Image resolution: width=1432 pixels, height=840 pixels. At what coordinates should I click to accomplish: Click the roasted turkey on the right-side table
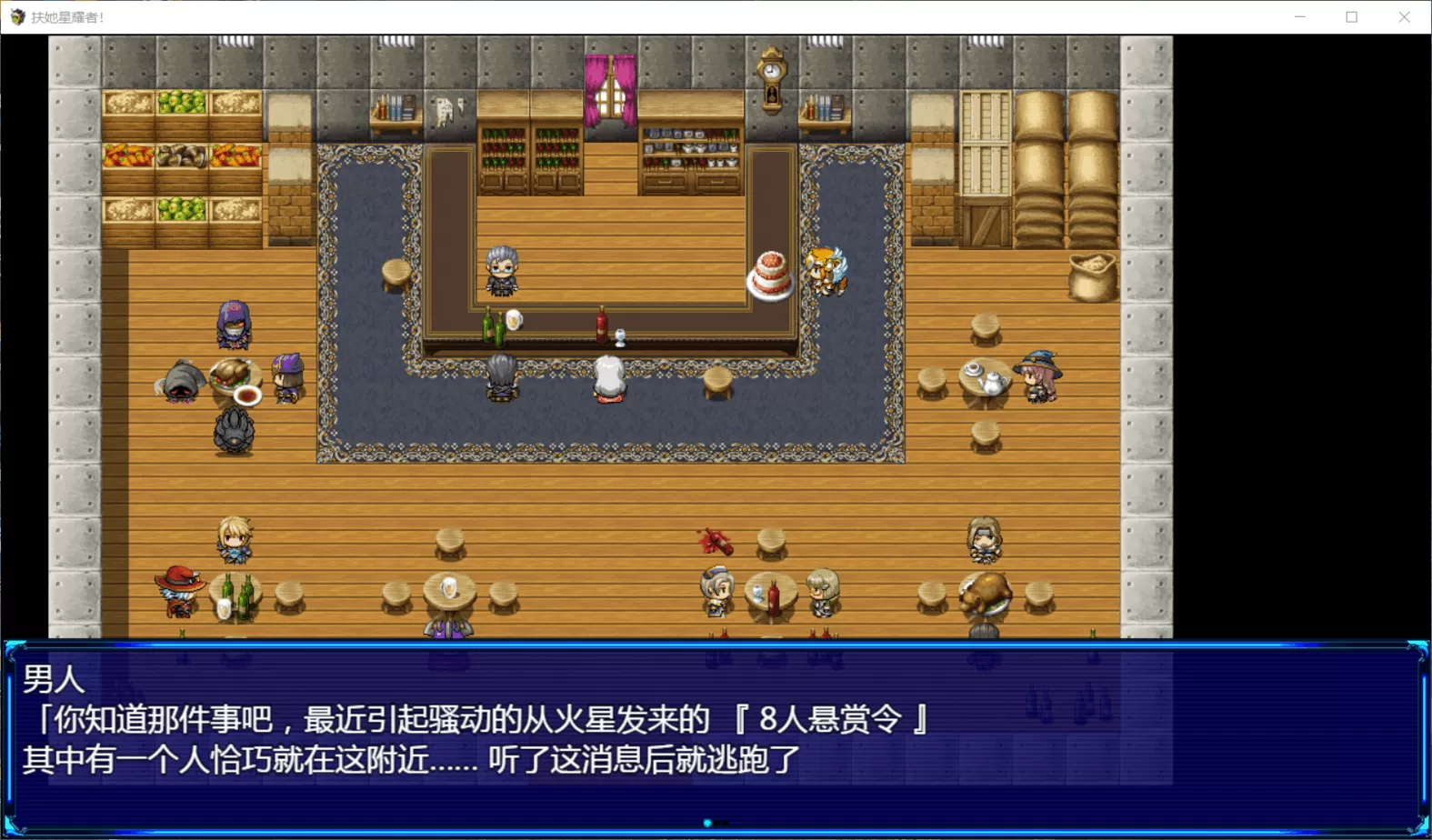coord(986,595)
